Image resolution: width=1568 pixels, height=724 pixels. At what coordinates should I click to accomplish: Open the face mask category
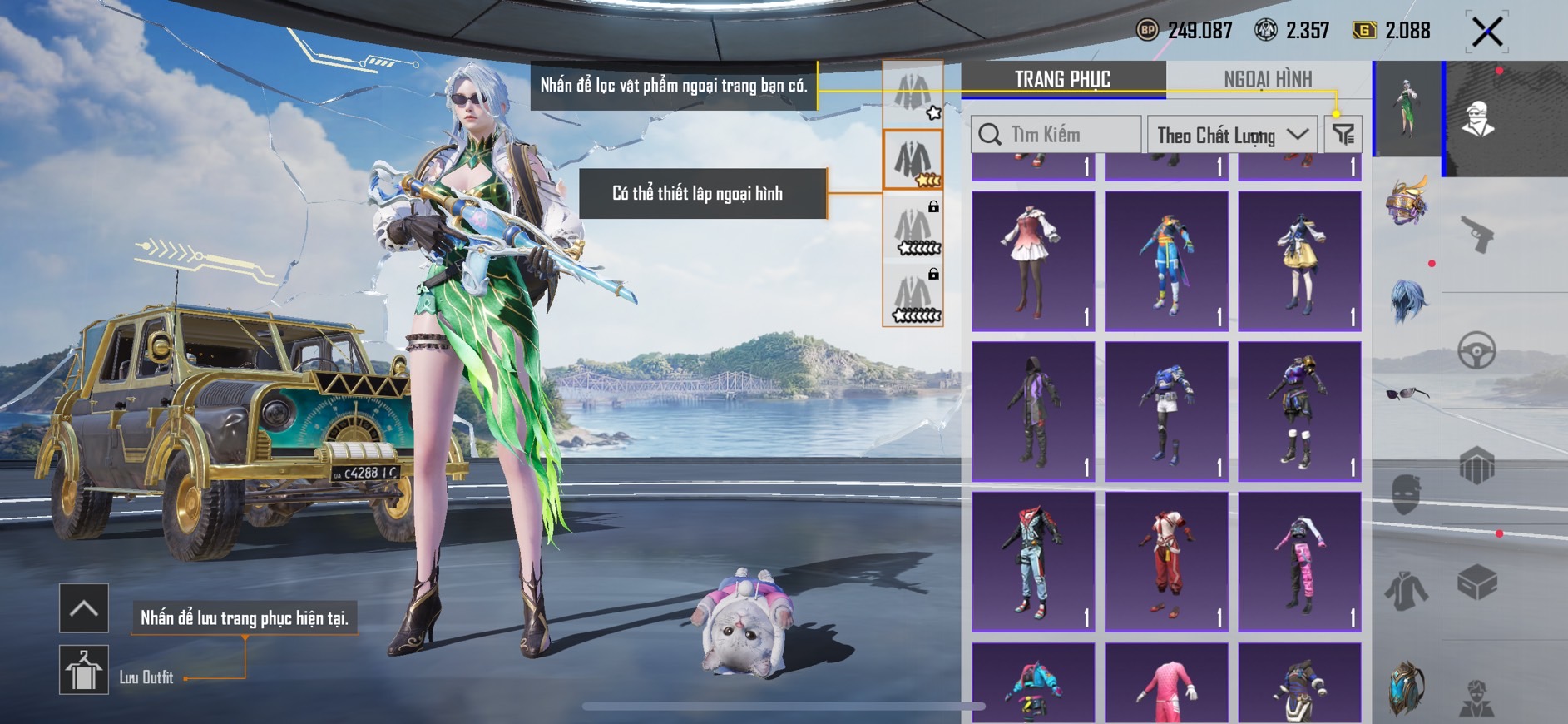tap(1407, 493)
